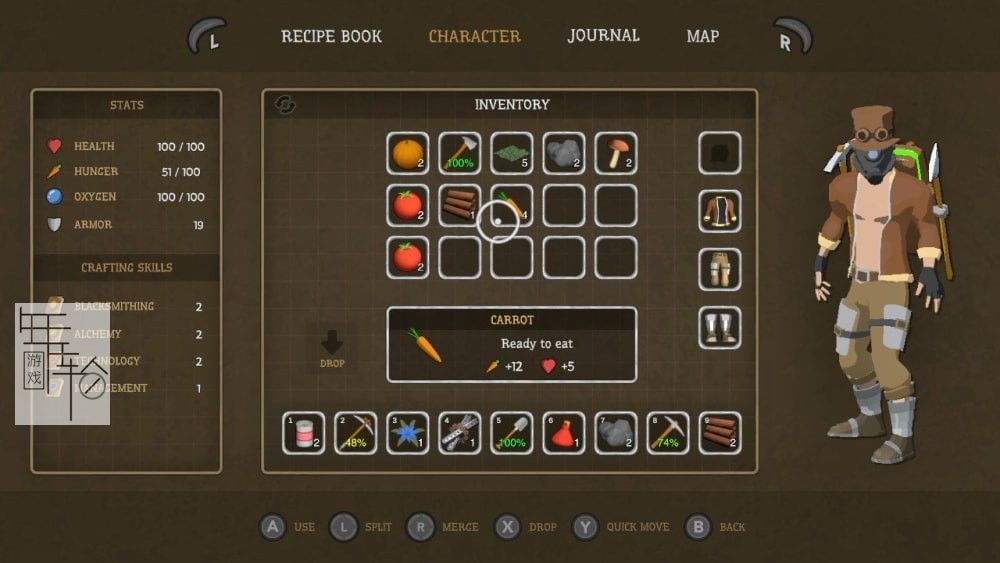This screenshot has height=563, width=1000.
Task: Select the pumpkin inventory slot
Action: pyautogui.click(x=408, y=153)
